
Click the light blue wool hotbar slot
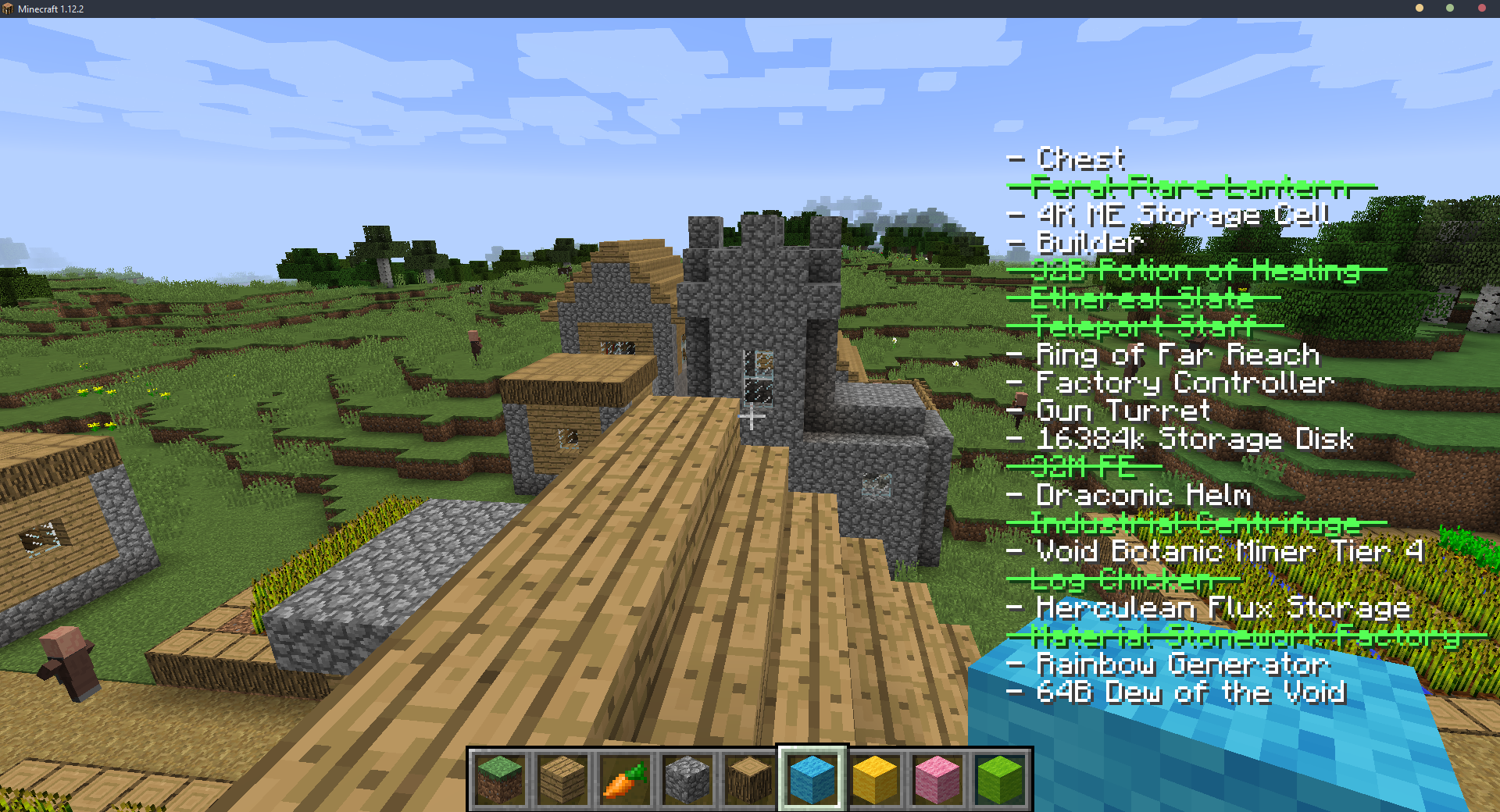[812, 778]
